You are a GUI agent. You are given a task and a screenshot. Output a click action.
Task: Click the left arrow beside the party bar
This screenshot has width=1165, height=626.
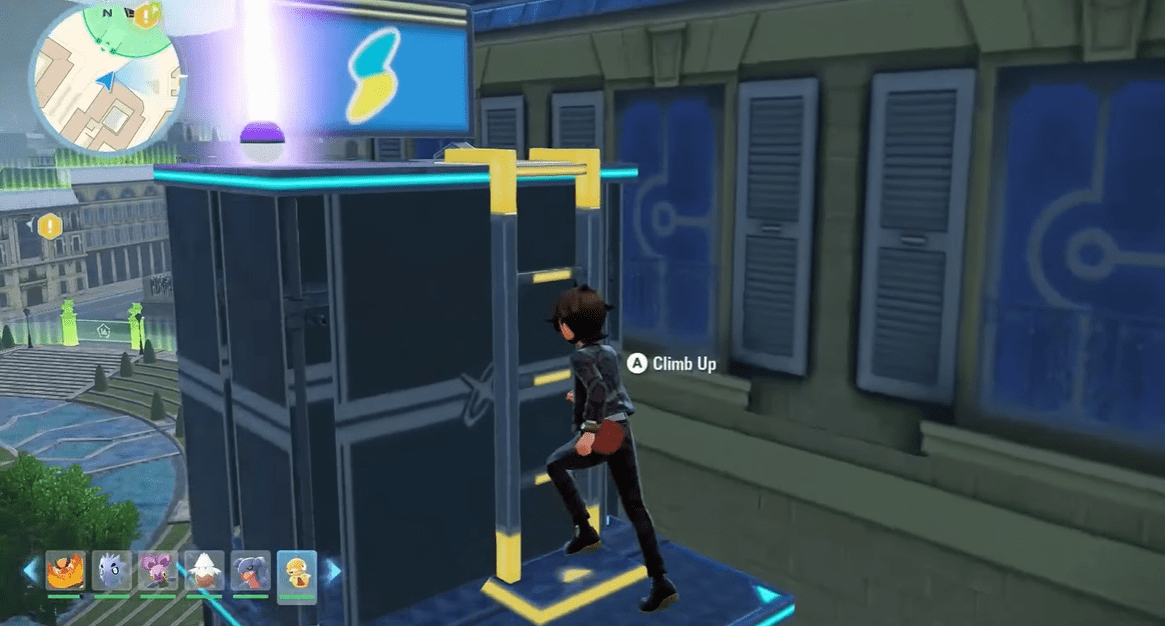coord(30,571)
